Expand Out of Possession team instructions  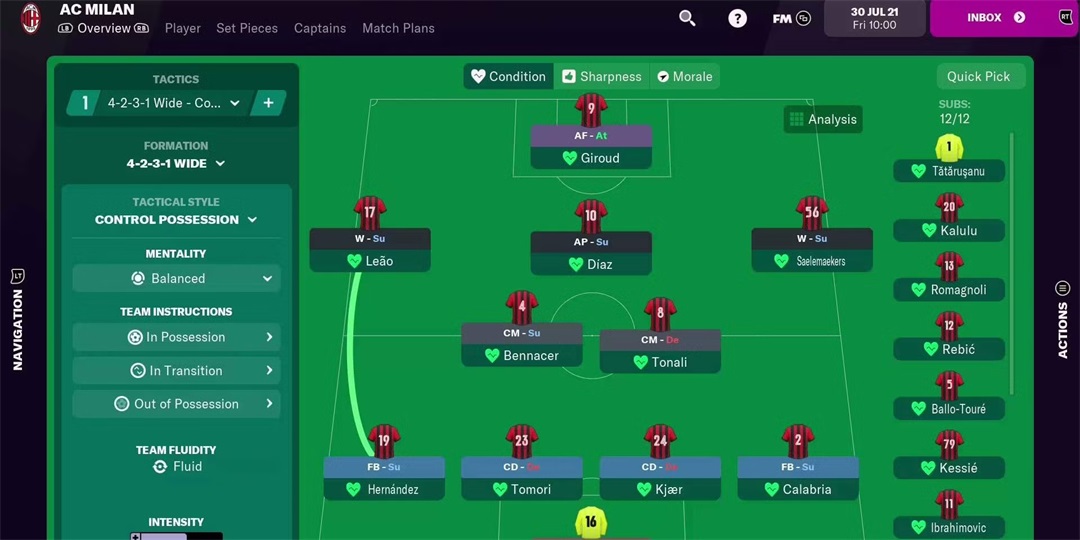(x=176, y=404)
